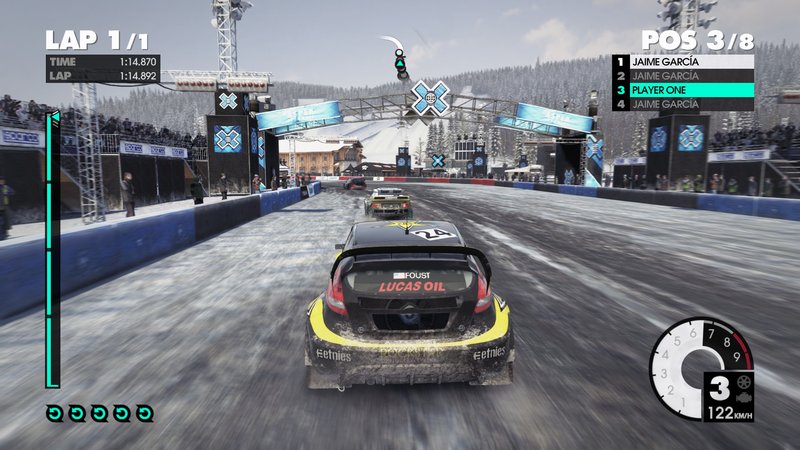
Task: Select the PLAYER ONE leaderboard row
Action: click(683, 90)
